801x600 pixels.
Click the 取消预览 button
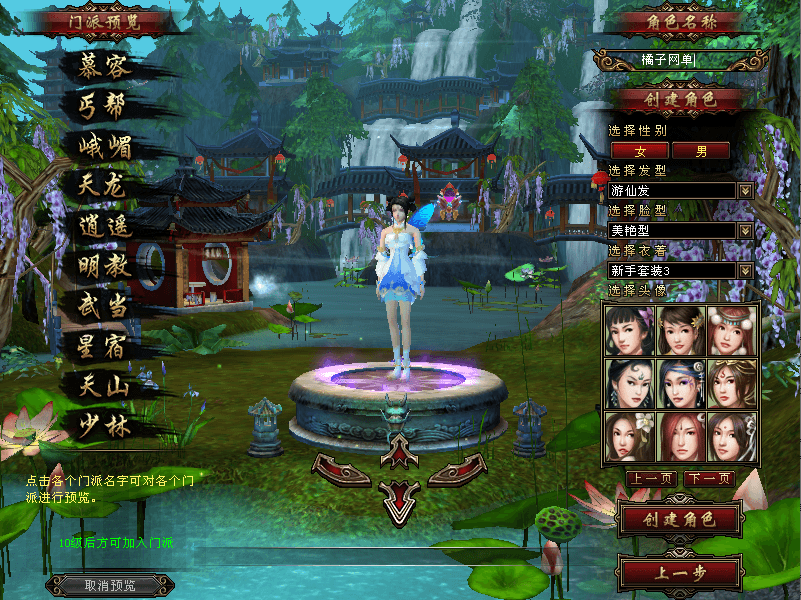[x=110, y=585]
